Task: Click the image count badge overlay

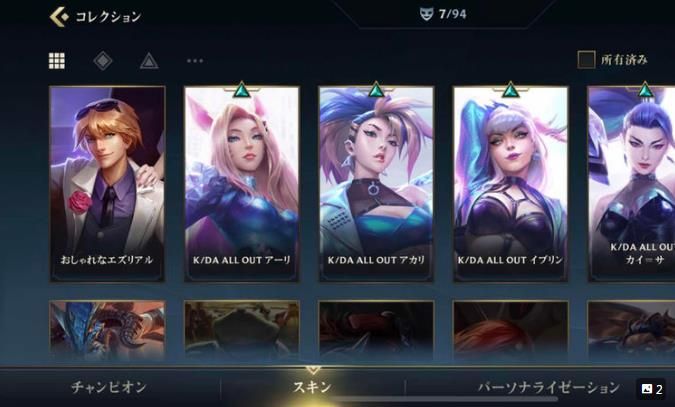Action: click(x=652, y=389)
